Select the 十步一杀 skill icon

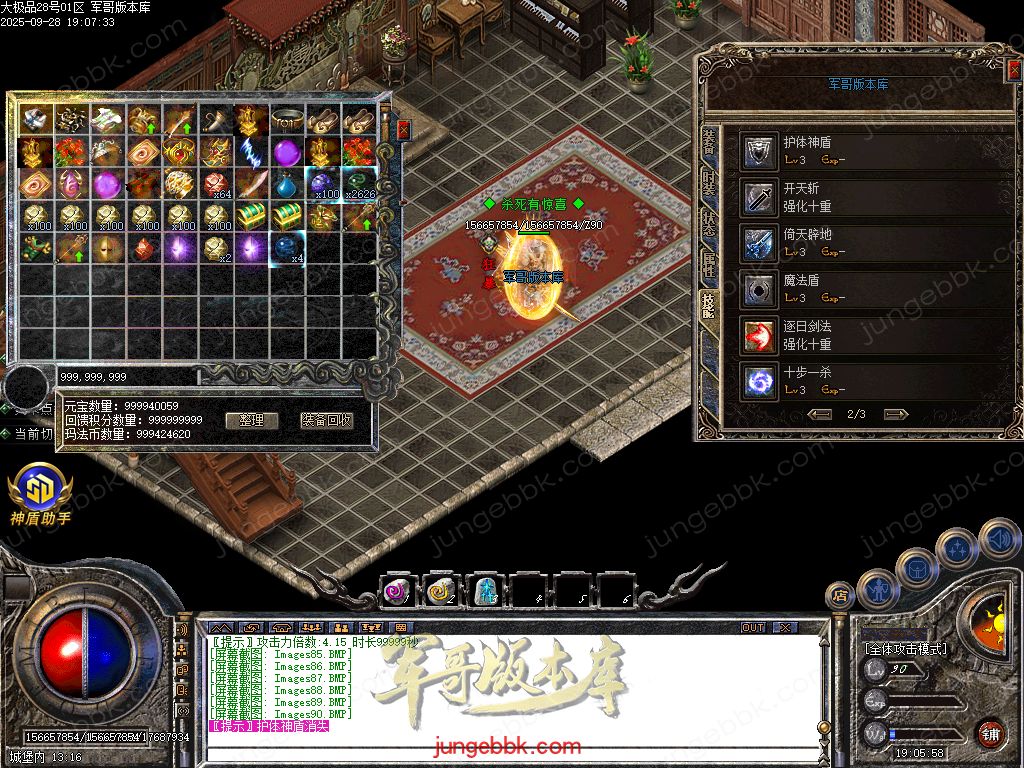pos(760,381)
